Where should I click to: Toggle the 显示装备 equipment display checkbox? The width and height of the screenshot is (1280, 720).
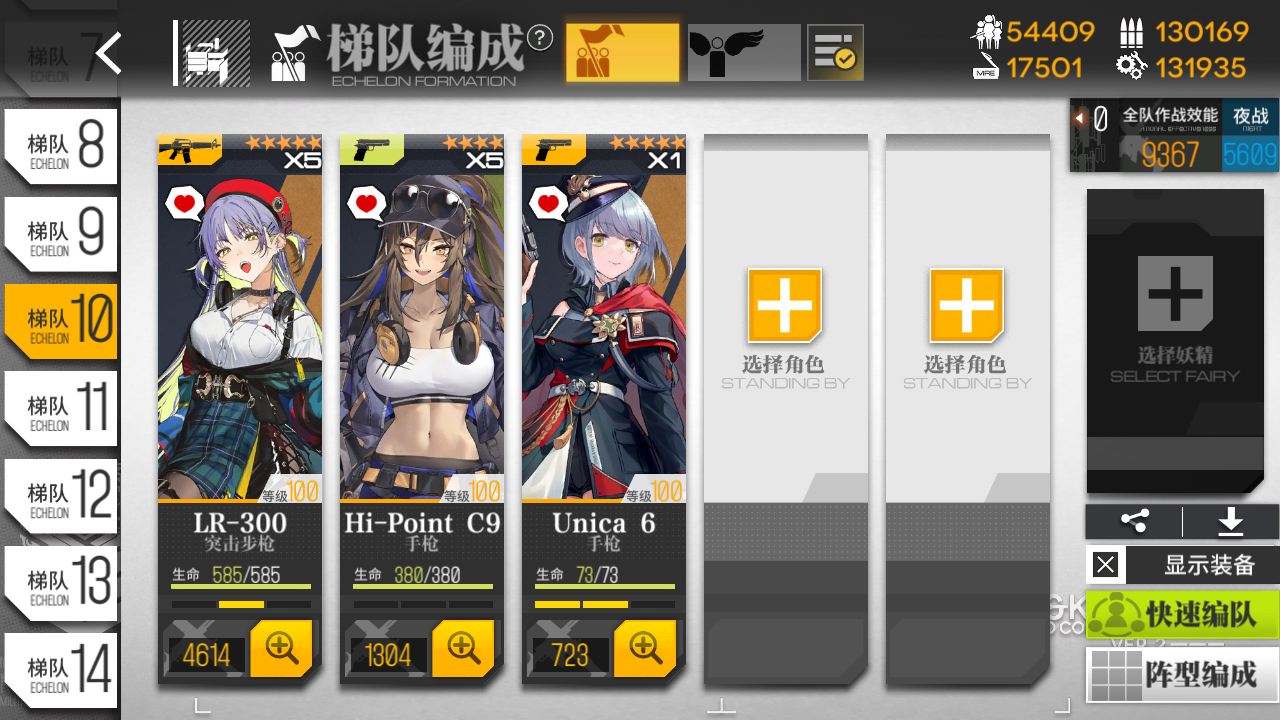coord(1105,564)
